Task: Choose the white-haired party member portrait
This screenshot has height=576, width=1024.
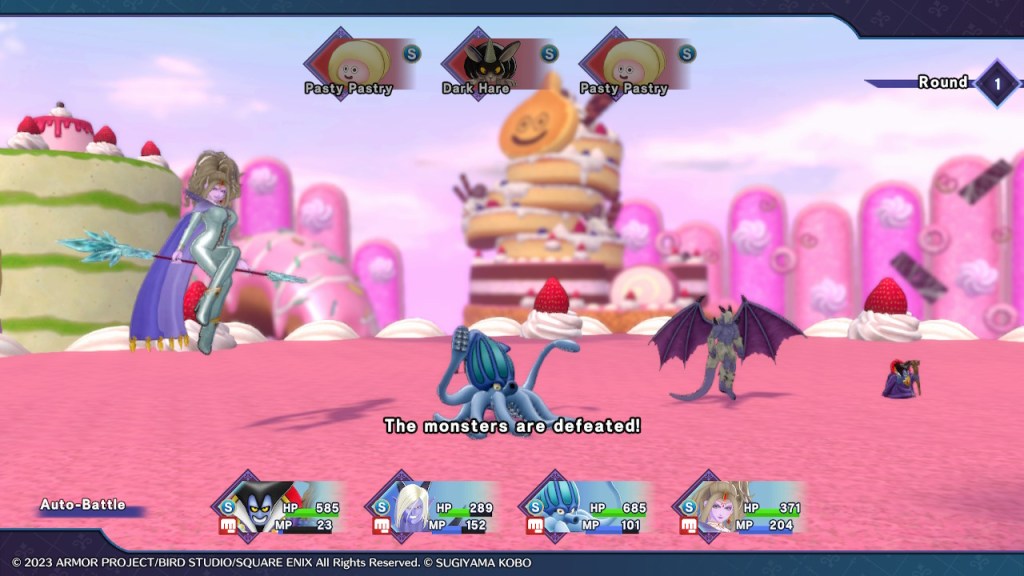Action: coord(412,507)
